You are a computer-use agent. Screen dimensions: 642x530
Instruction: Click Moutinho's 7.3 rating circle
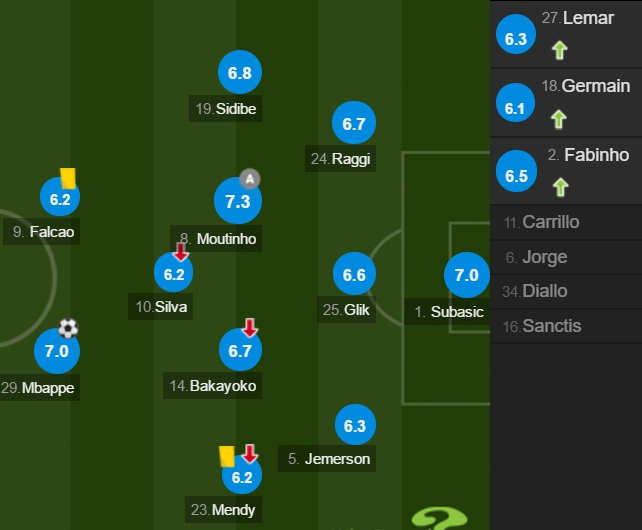pyautogui.click(x=238, y=201)
